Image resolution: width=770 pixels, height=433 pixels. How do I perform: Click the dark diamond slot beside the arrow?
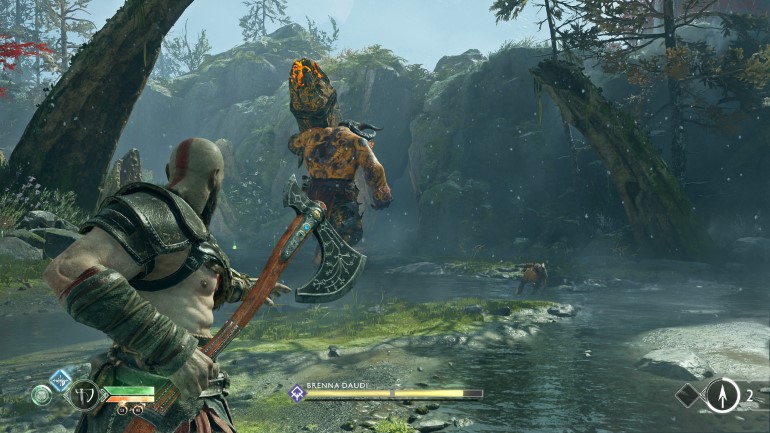point(689,395)
